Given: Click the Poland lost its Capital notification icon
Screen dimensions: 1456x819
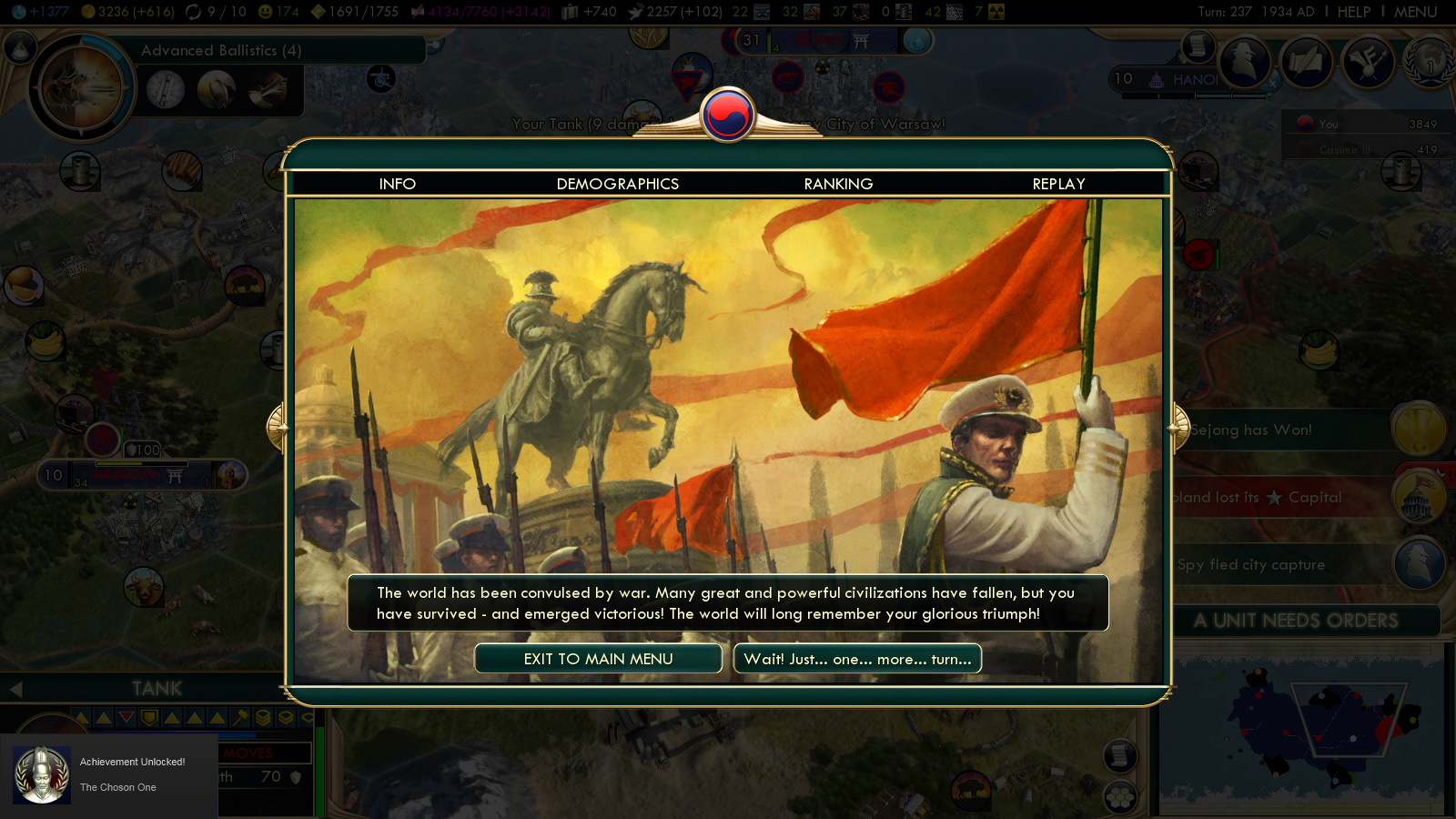Looking at the screenshot, I should pyautogui.click(x=1418, y=498).
